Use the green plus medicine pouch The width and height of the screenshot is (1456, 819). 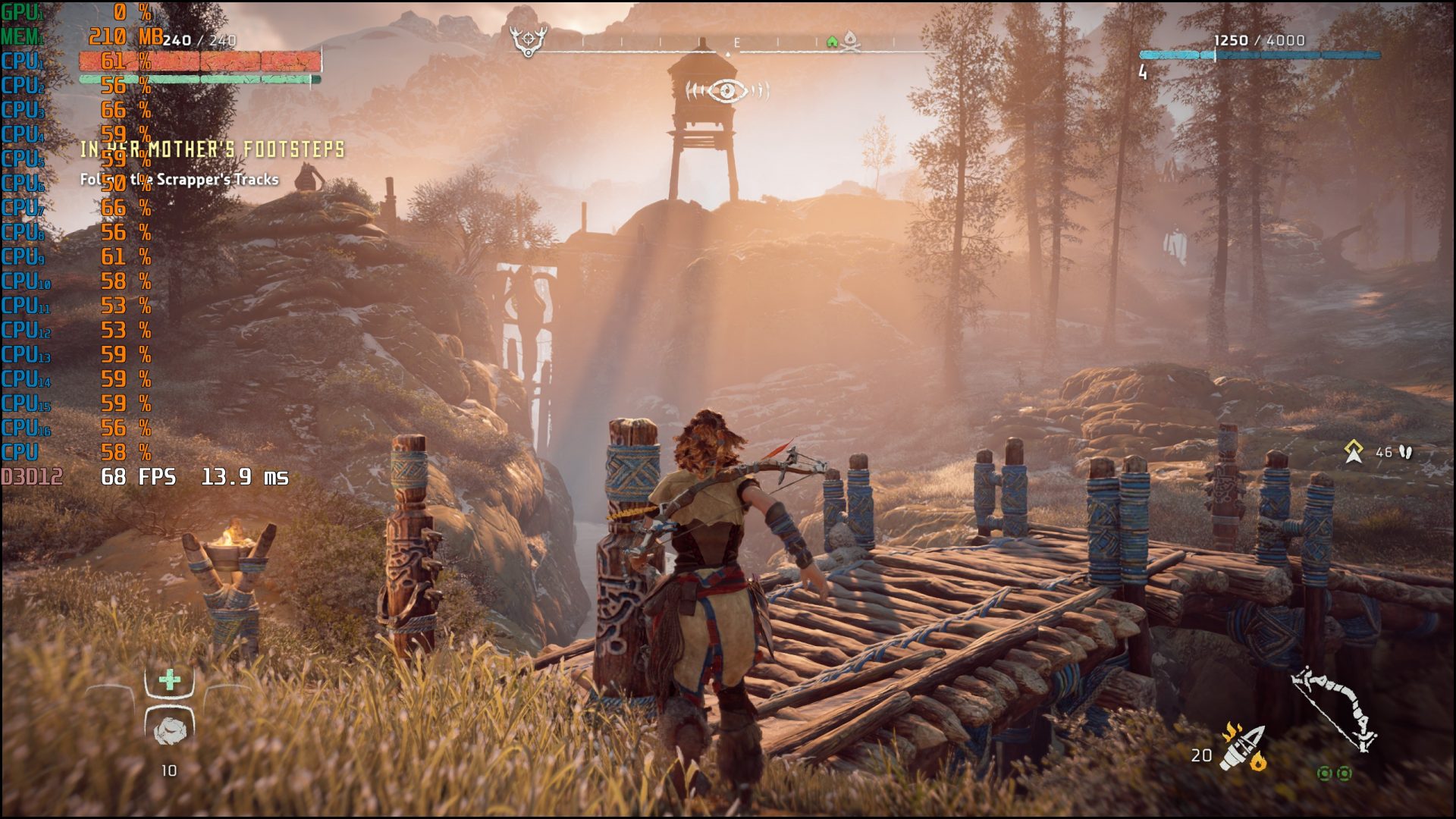(170, 679)
